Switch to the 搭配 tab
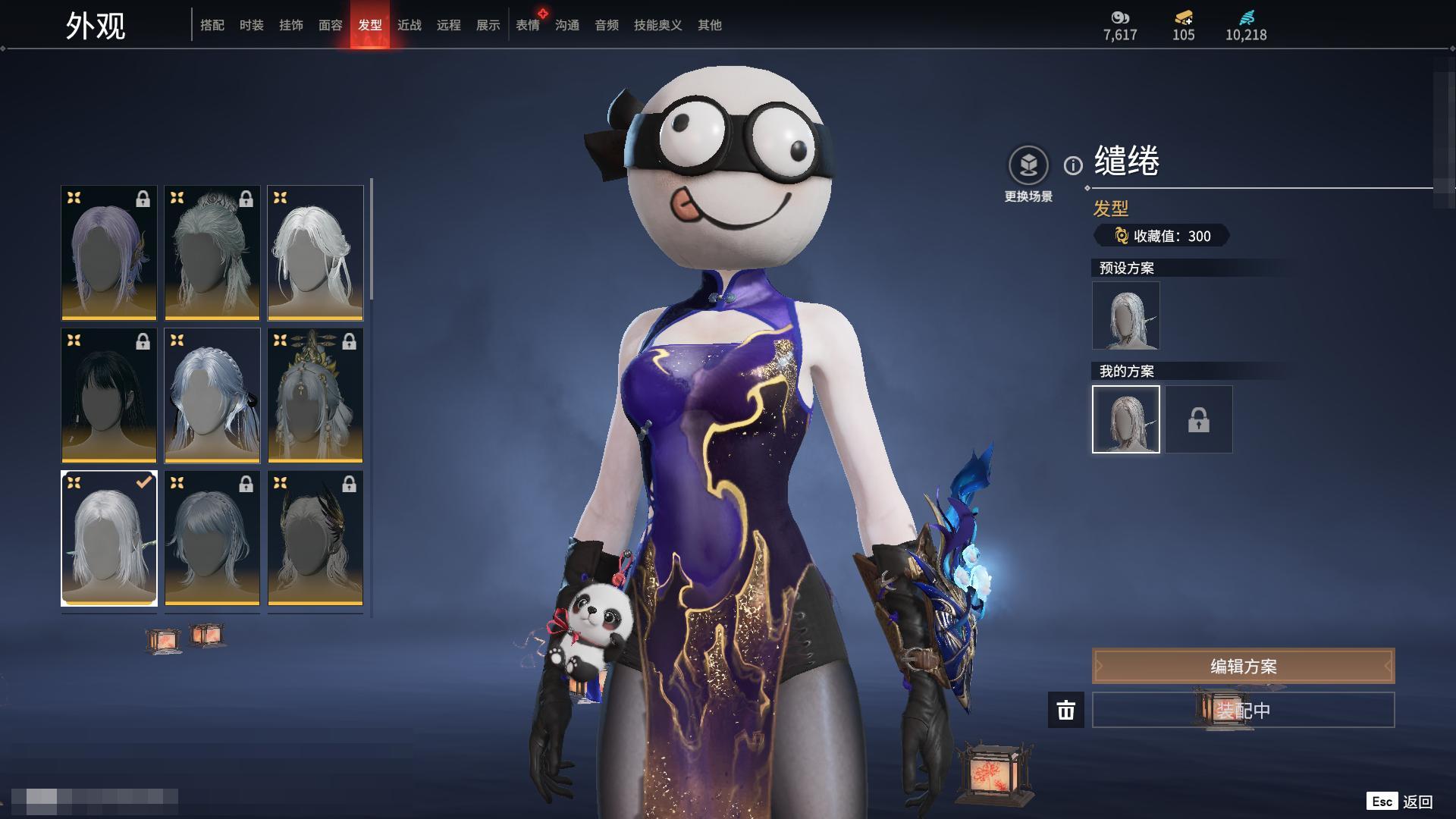Viewport: 1456px width, 819px height. point(212,25)
